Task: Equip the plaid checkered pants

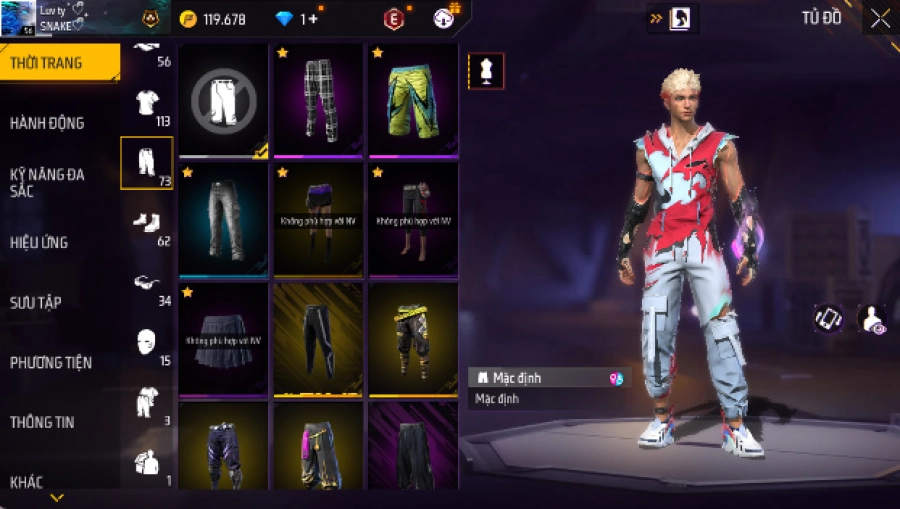Action: (x=319, y=99)
